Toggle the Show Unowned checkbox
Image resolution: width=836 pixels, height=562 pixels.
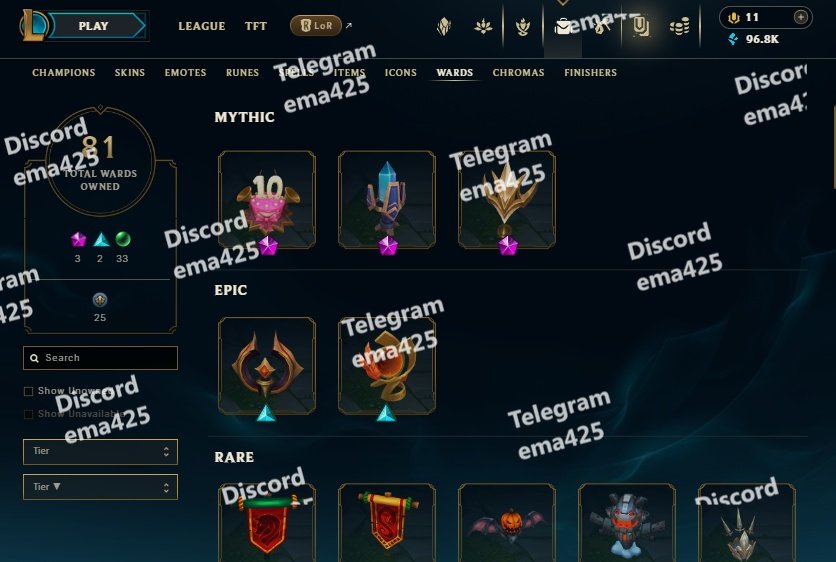click(x=29, y=391)
